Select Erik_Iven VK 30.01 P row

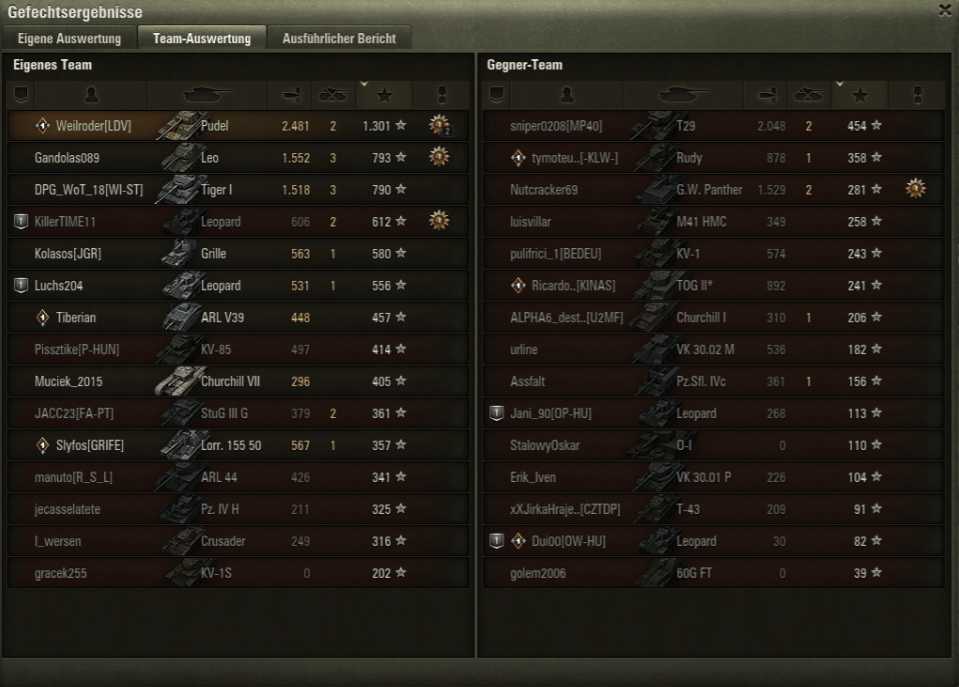point(713,478)
